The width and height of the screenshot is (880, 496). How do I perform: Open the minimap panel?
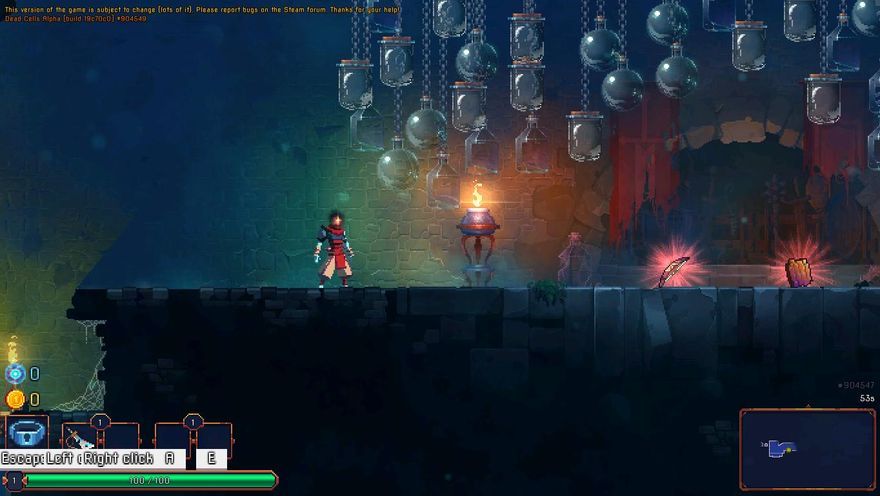coord(807,449)
